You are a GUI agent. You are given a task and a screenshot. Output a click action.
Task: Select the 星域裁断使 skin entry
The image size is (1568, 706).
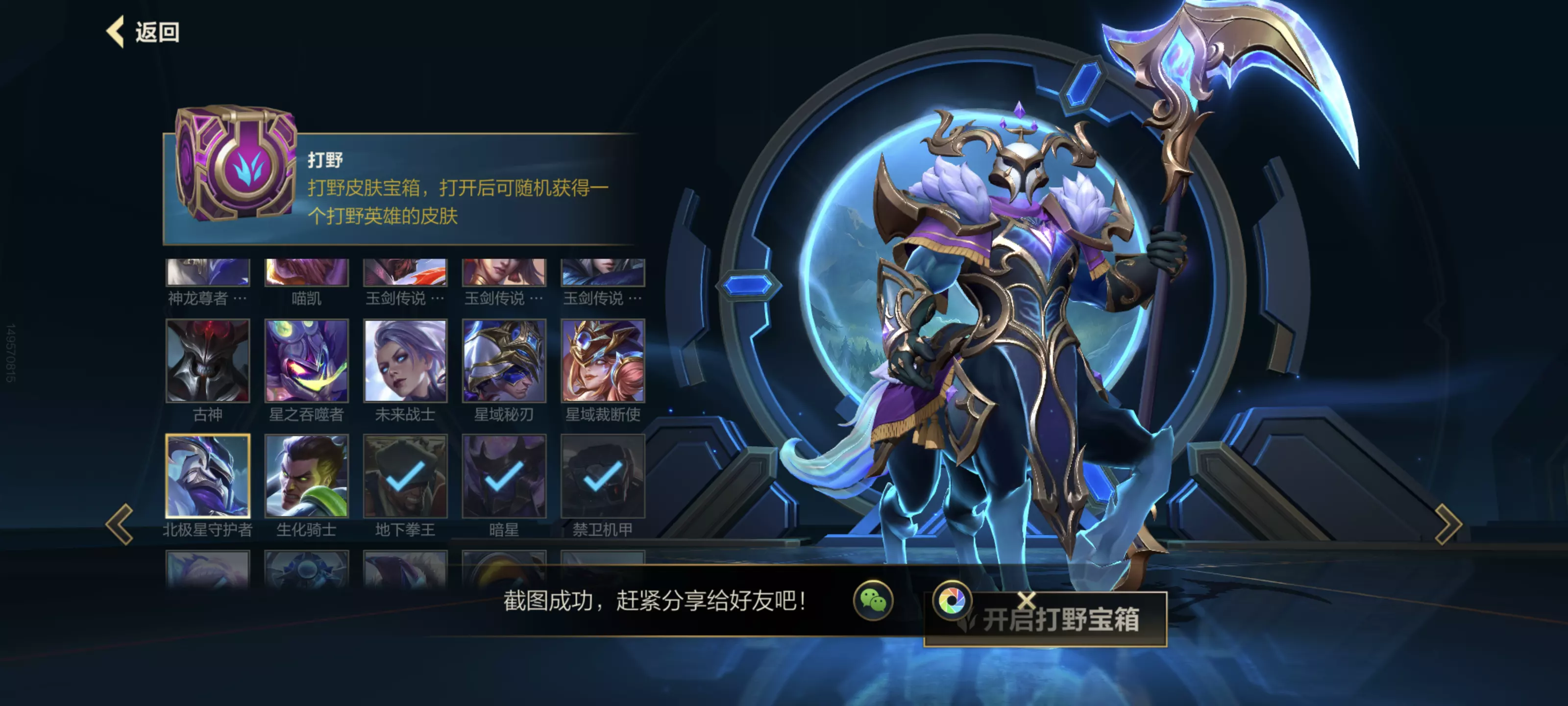click(x=602, y=362)
